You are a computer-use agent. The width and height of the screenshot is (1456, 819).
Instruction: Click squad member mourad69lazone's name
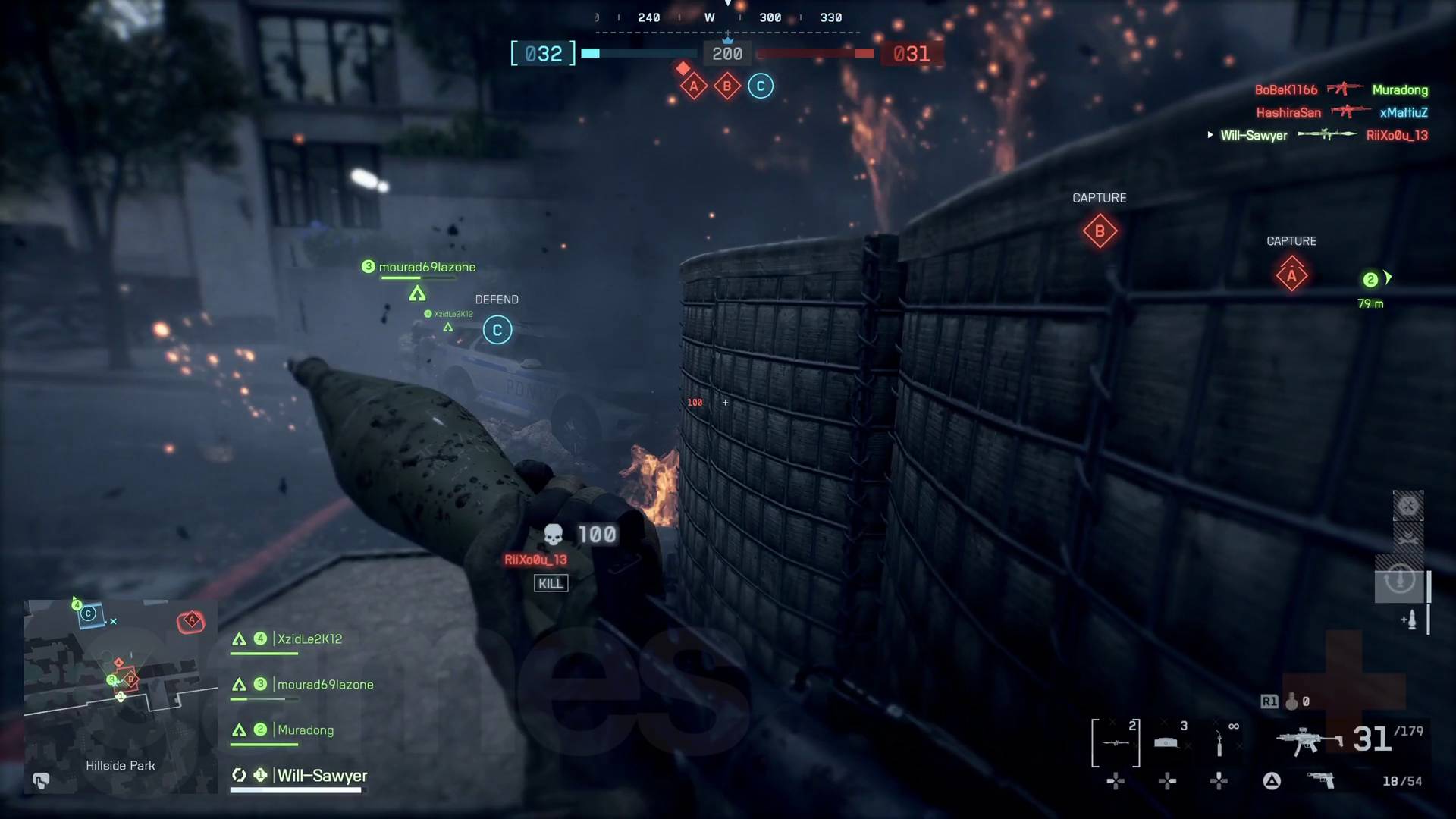tap(325, 684)
